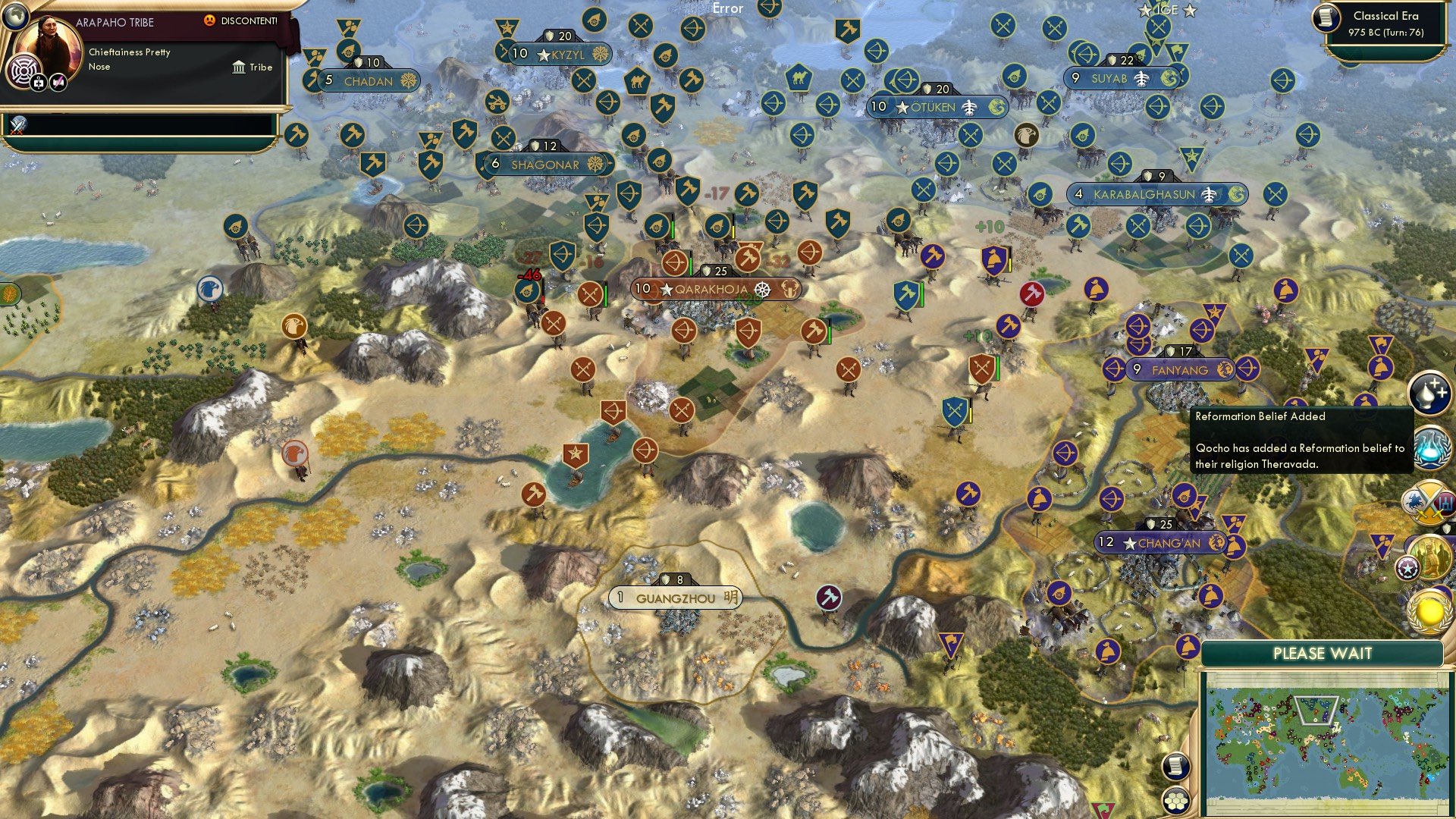Click the globe icon above the leader portrait
The height and width of the screenshot is (819, 1456).
point(16,18)
